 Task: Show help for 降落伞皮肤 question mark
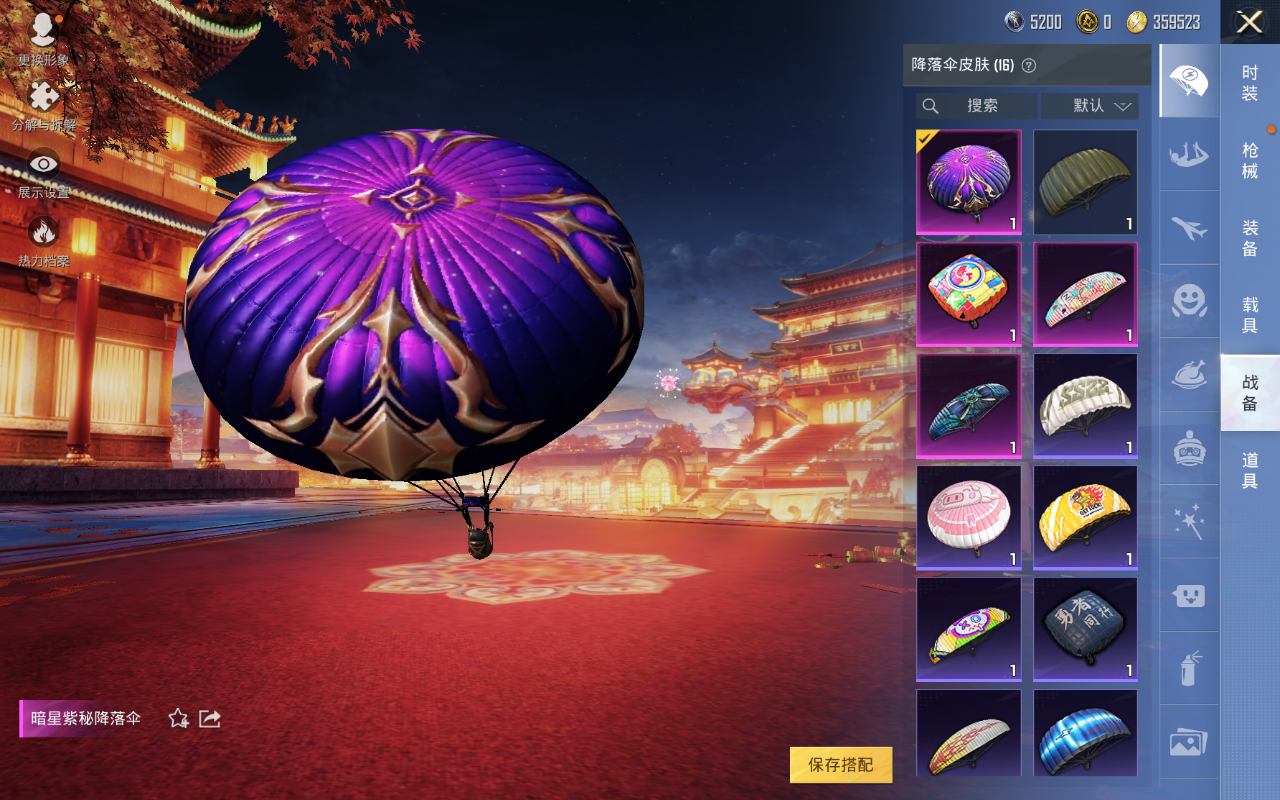pos(1029,65)
